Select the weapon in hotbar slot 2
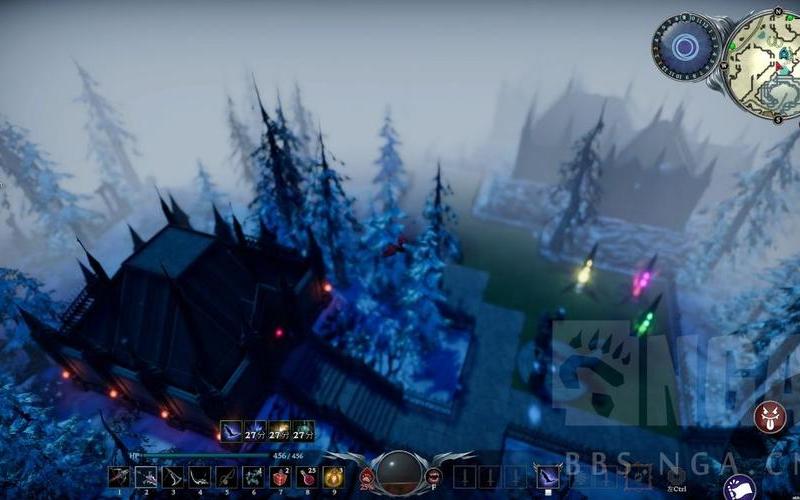The height and width of the screenshot is (500, 800). click(146, 477)
